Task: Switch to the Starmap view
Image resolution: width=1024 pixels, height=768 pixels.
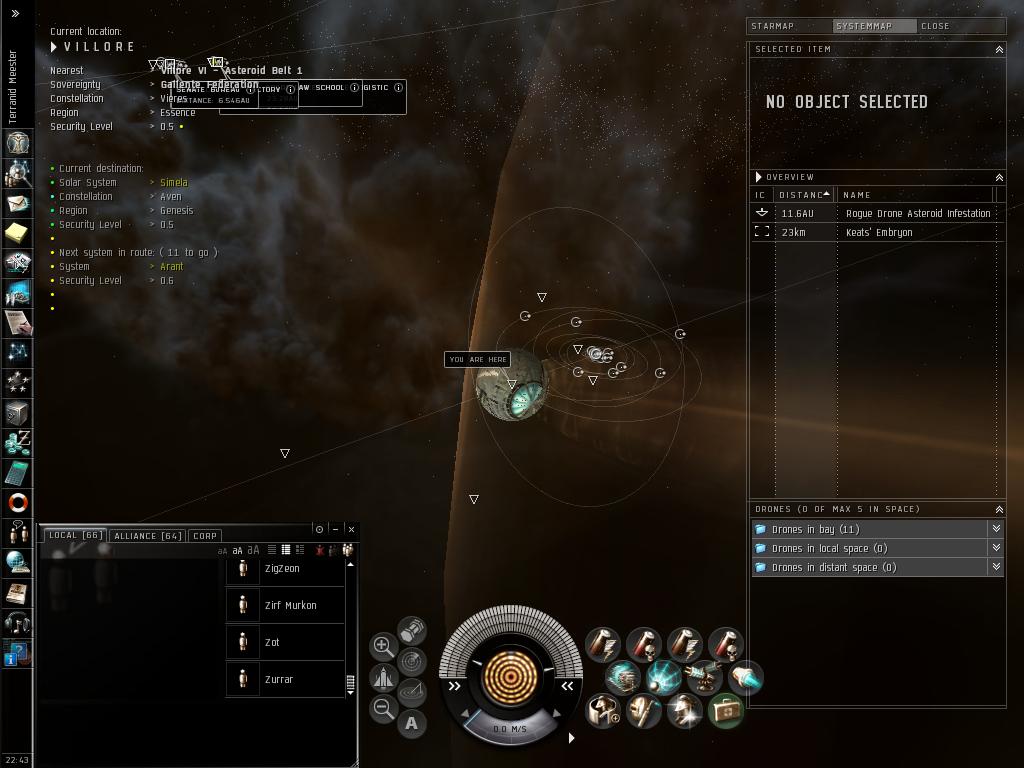Action: [772, 26]
